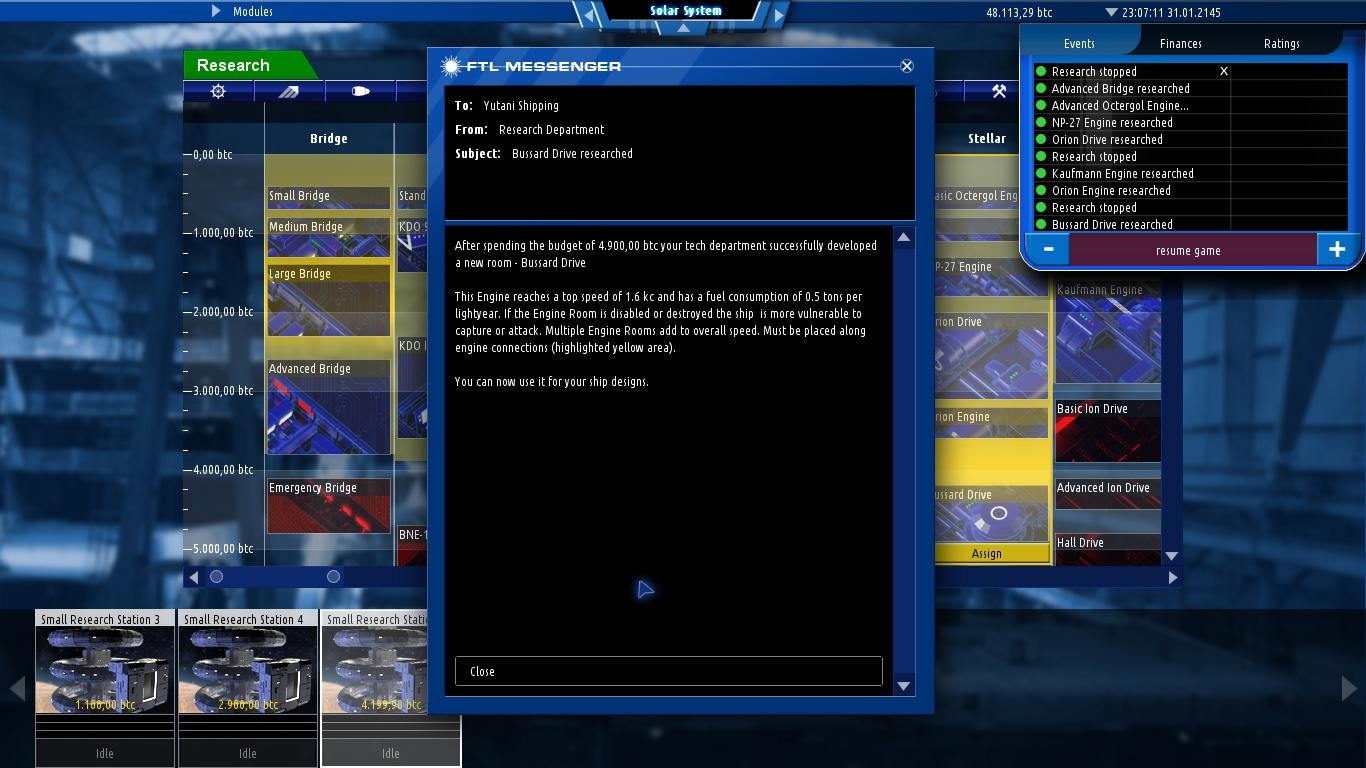Click the right arrow beside Solar System
Viewport: 1366px width, 768px height.
pos(779,15)
